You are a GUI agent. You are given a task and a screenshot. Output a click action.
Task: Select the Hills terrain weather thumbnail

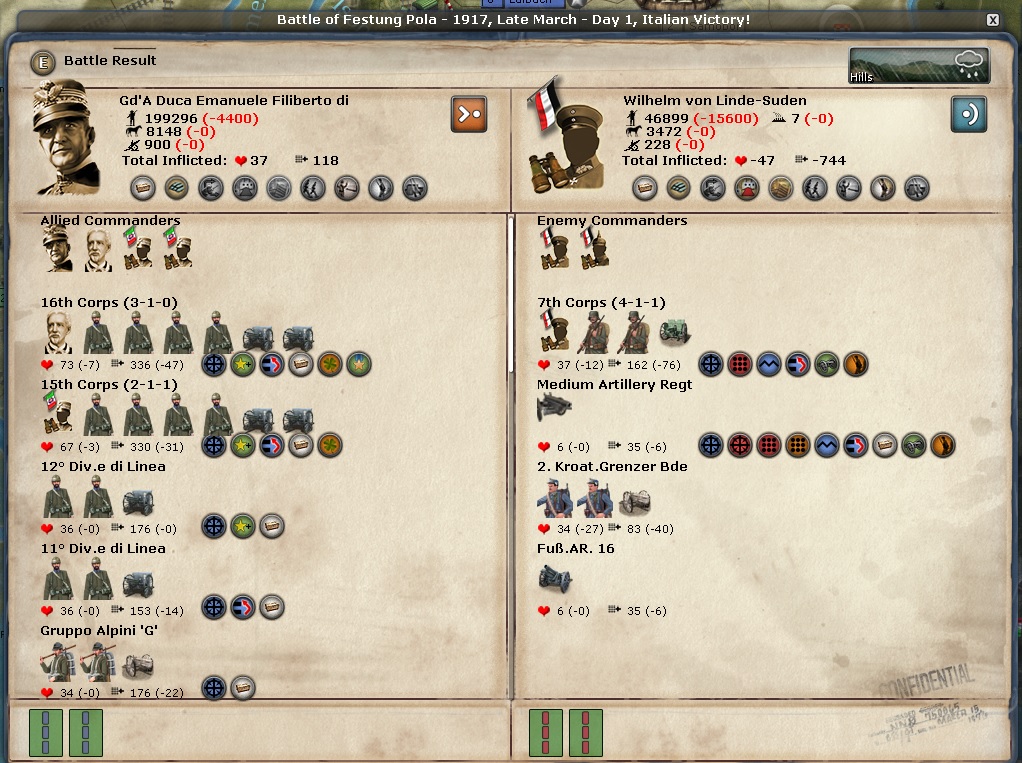[x=918, y=65]
